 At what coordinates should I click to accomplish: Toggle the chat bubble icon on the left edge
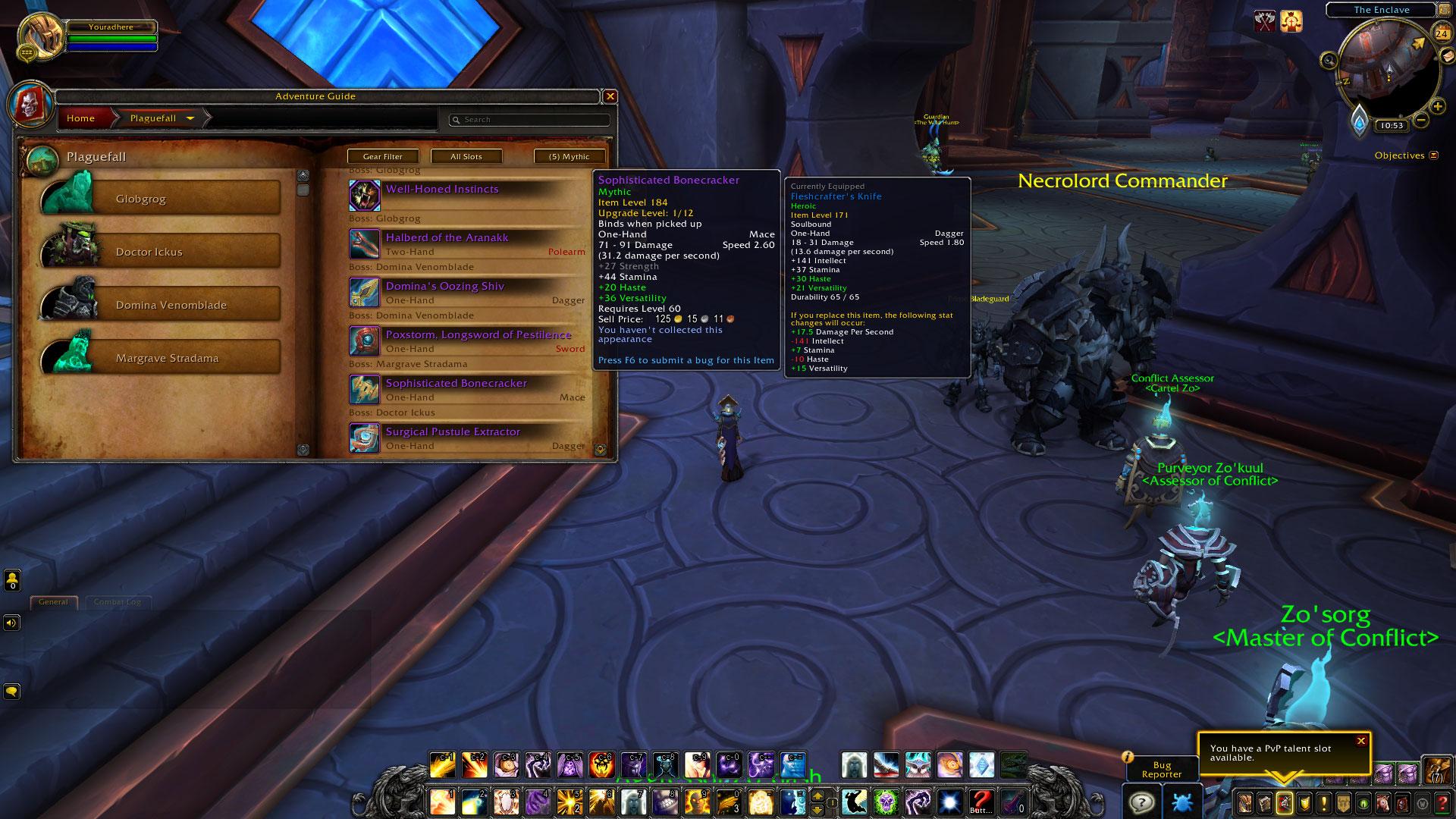click(12, 692)
